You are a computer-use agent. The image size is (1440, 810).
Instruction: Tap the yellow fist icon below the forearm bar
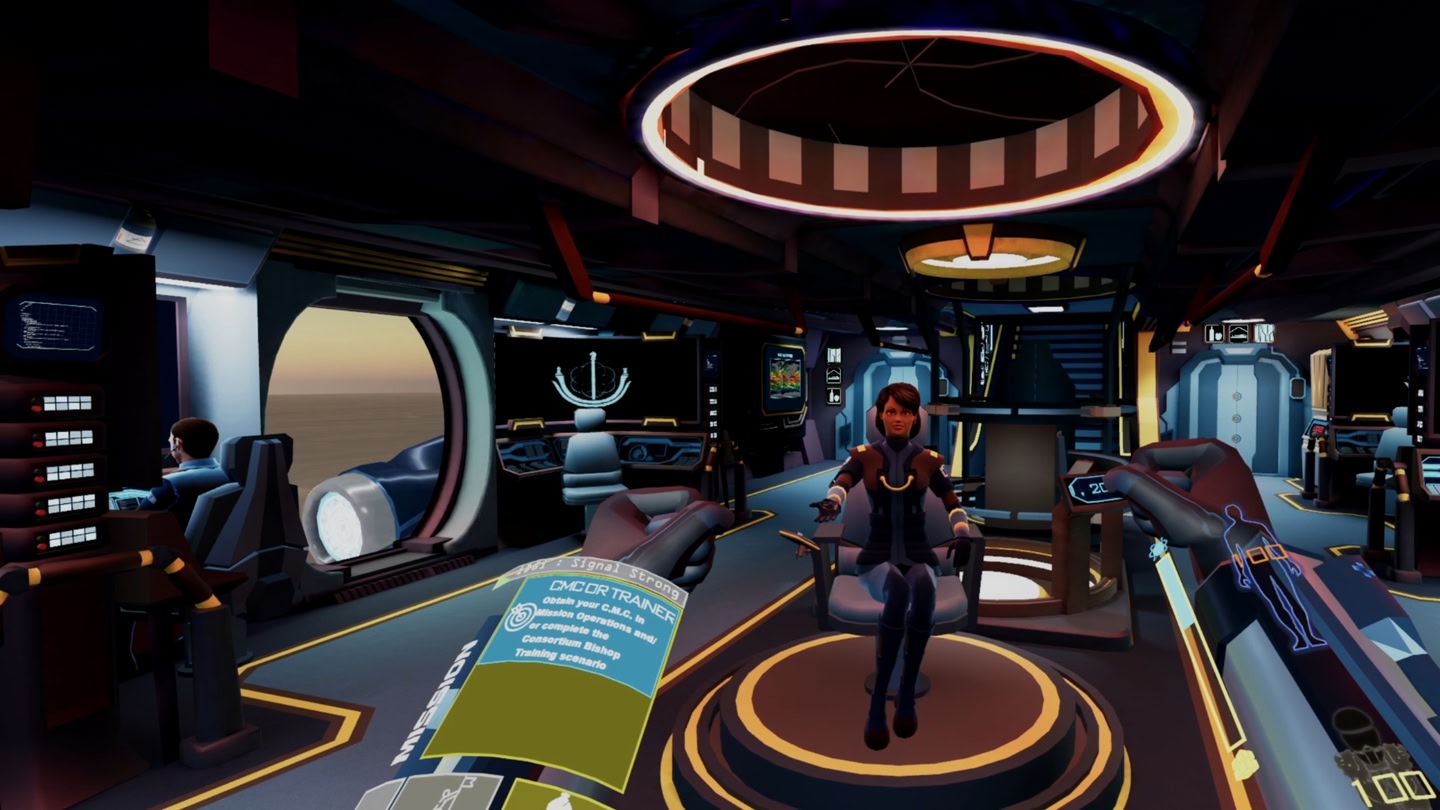1245,764
